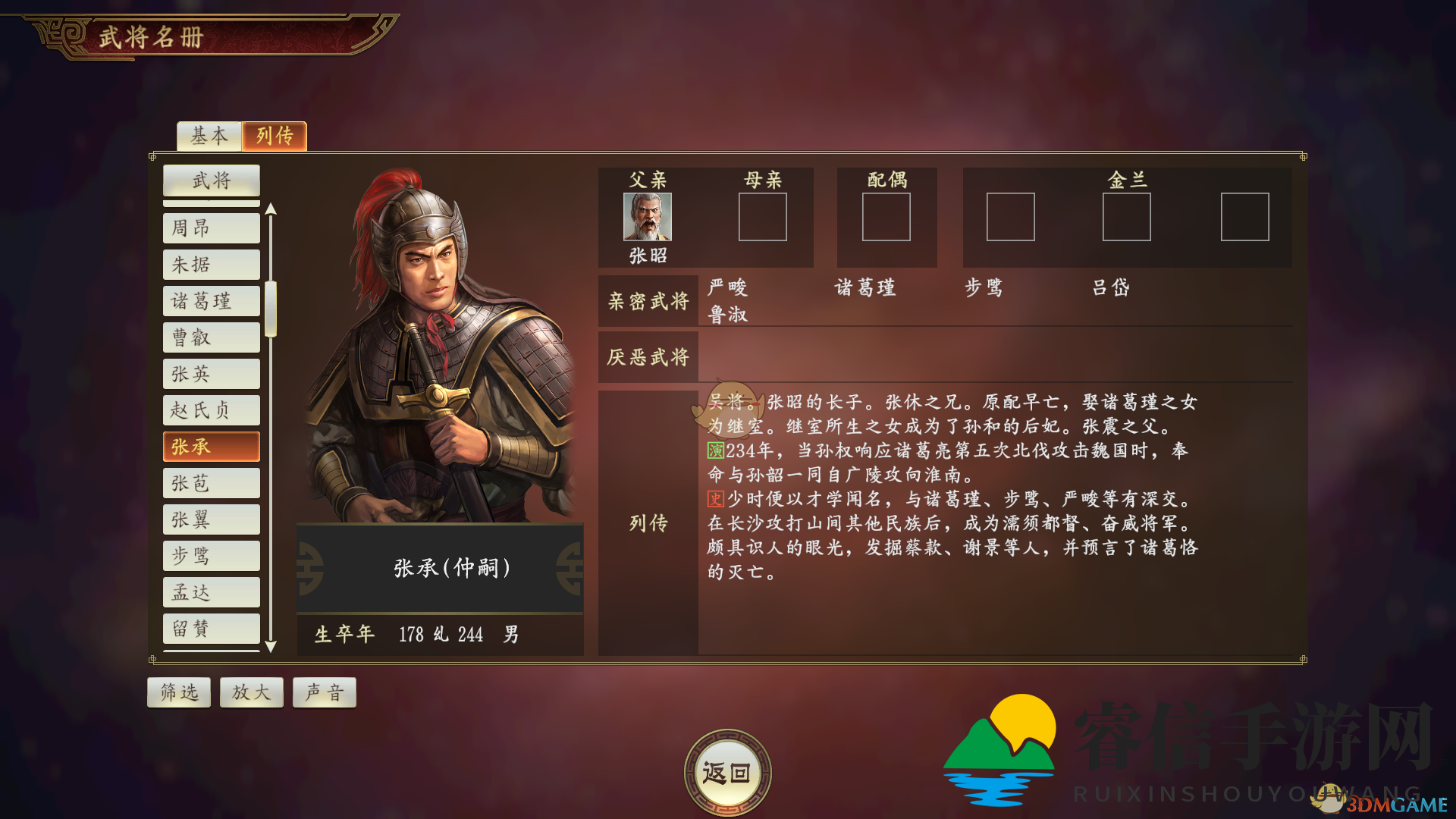Select 张苞 from the general list
The image size is (1456, 819).
coord(211,483)
